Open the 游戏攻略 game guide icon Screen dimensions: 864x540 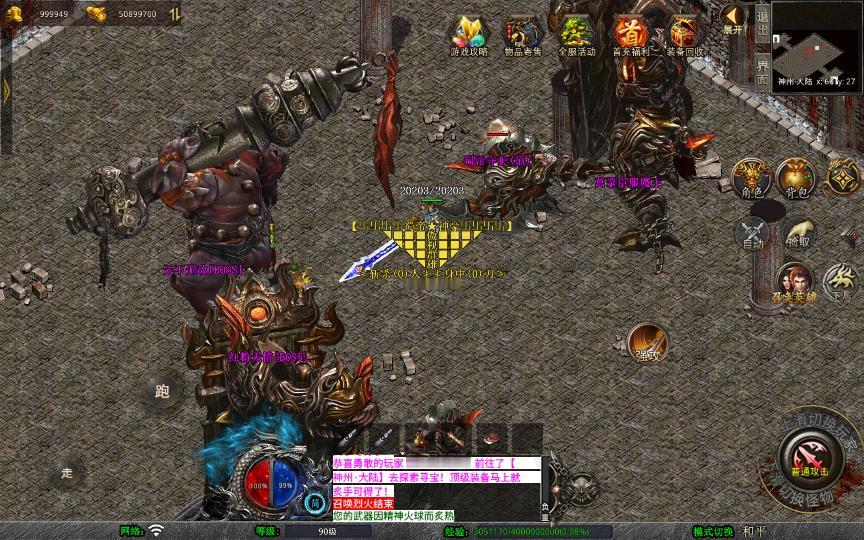(x=469, y=35)
